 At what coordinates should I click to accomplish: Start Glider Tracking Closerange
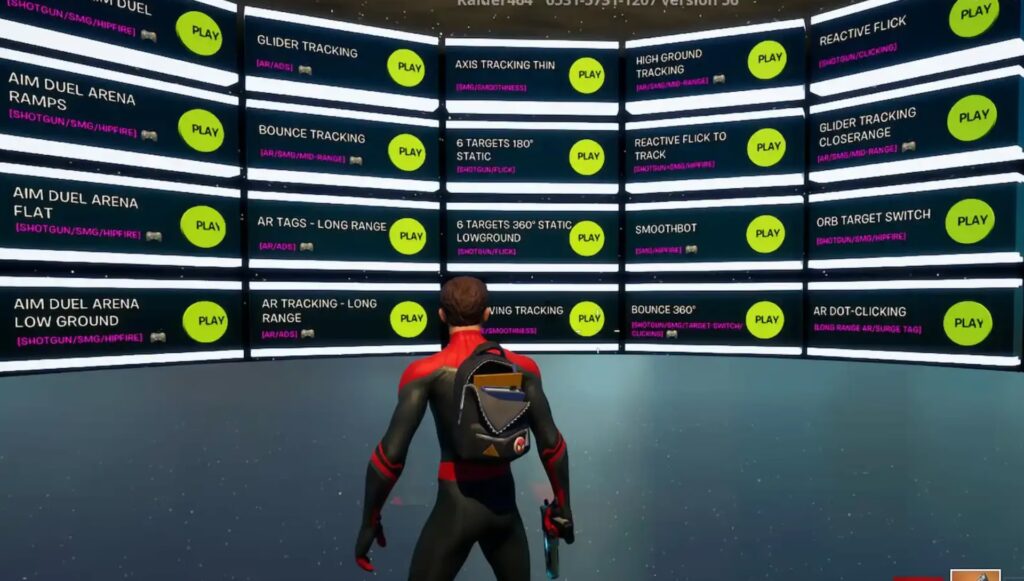[x=972, y=118]
